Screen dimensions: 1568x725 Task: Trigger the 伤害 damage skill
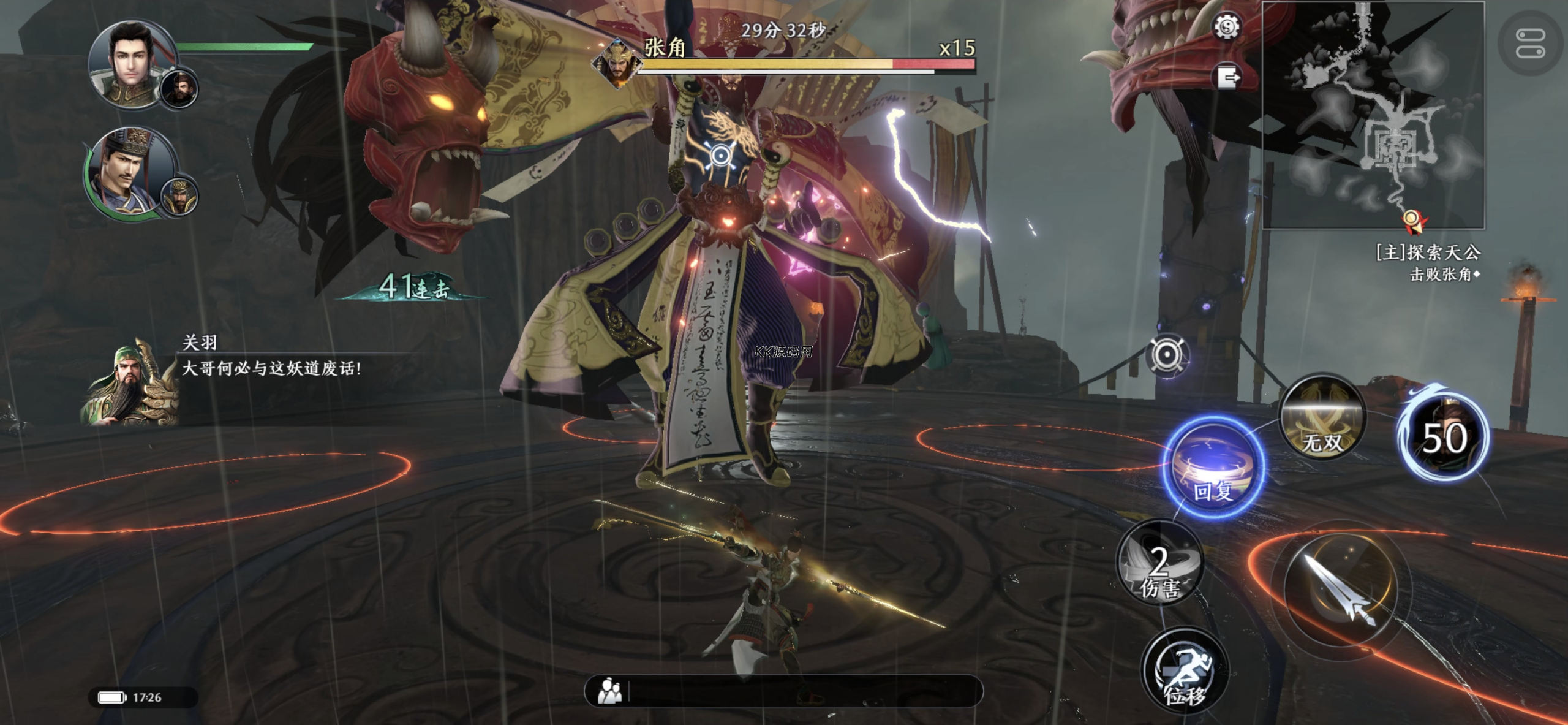1159,564
